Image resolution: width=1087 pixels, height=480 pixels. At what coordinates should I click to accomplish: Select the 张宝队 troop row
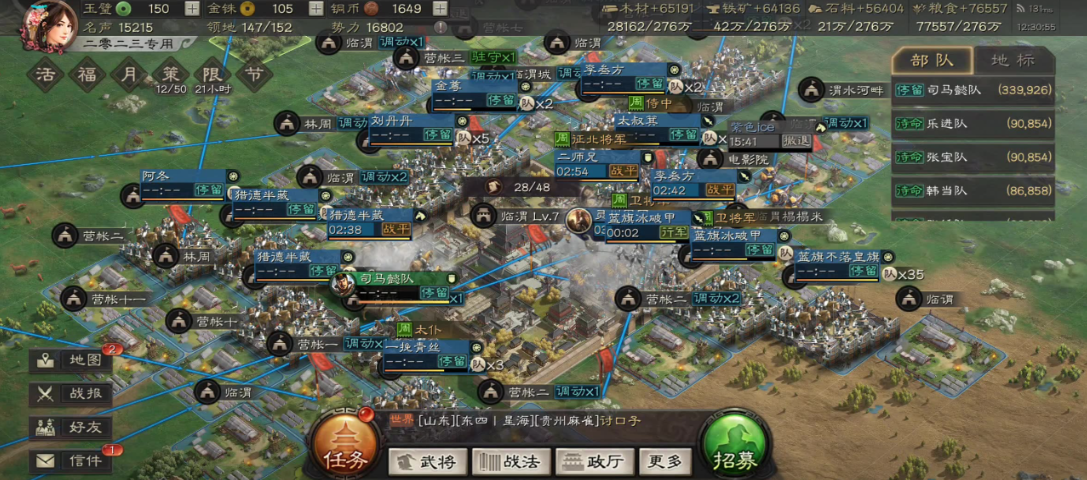click(x=972, y=157)
